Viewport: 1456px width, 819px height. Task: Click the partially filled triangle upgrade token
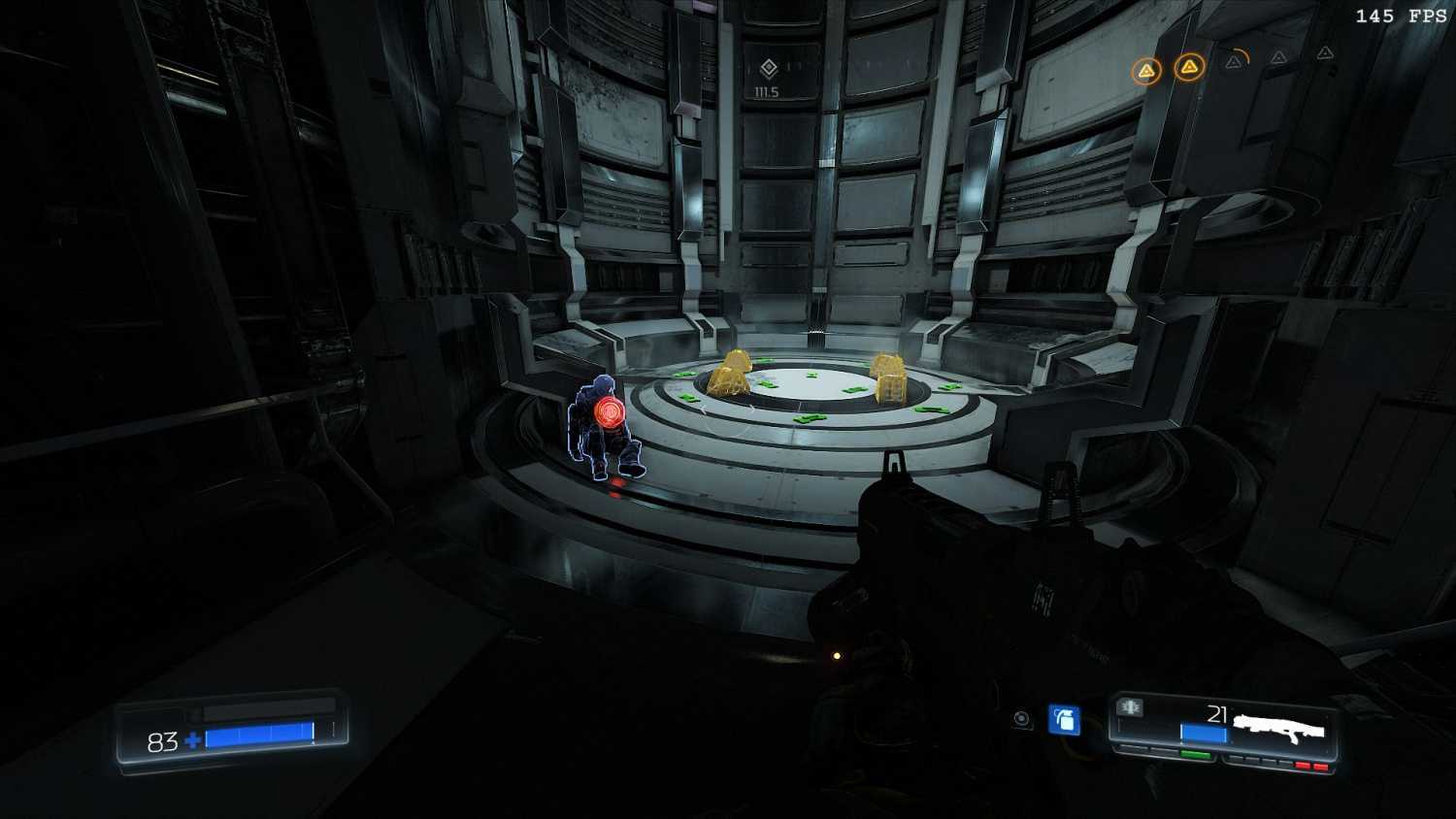click(x=1235, y=61)
